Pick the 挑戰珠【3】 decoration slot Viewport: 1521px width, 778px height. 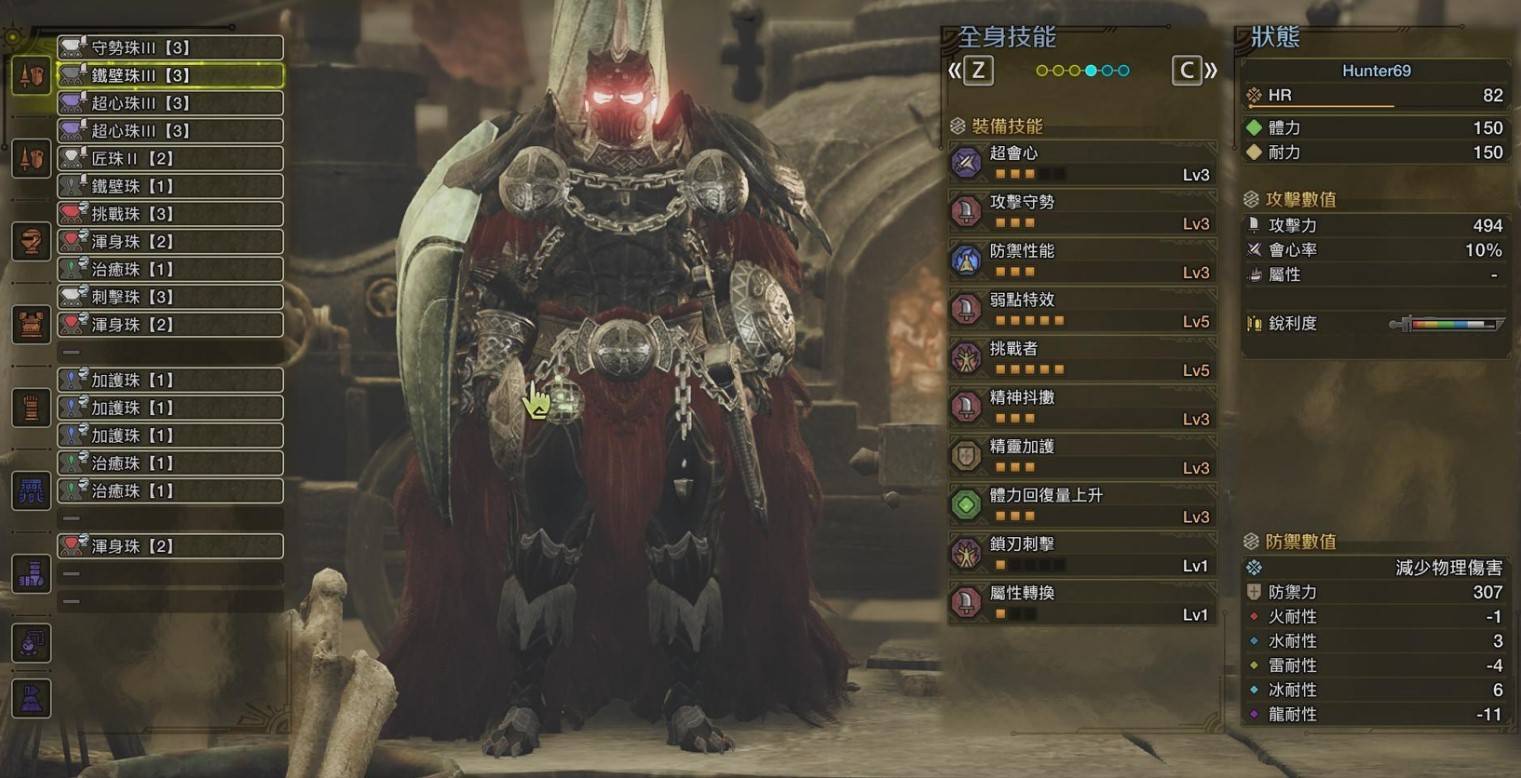[170, 214]
